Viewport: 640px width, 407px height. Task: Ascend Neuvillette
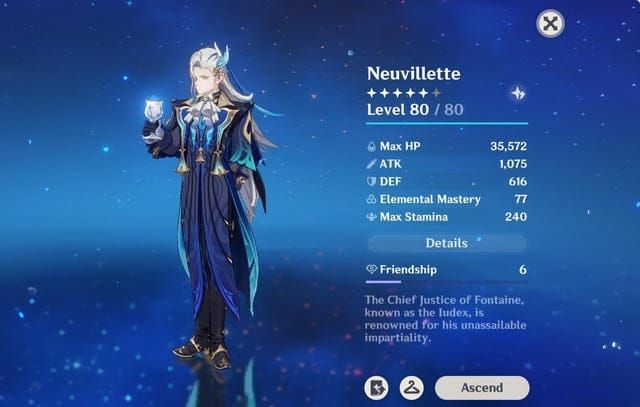(481, 387)
